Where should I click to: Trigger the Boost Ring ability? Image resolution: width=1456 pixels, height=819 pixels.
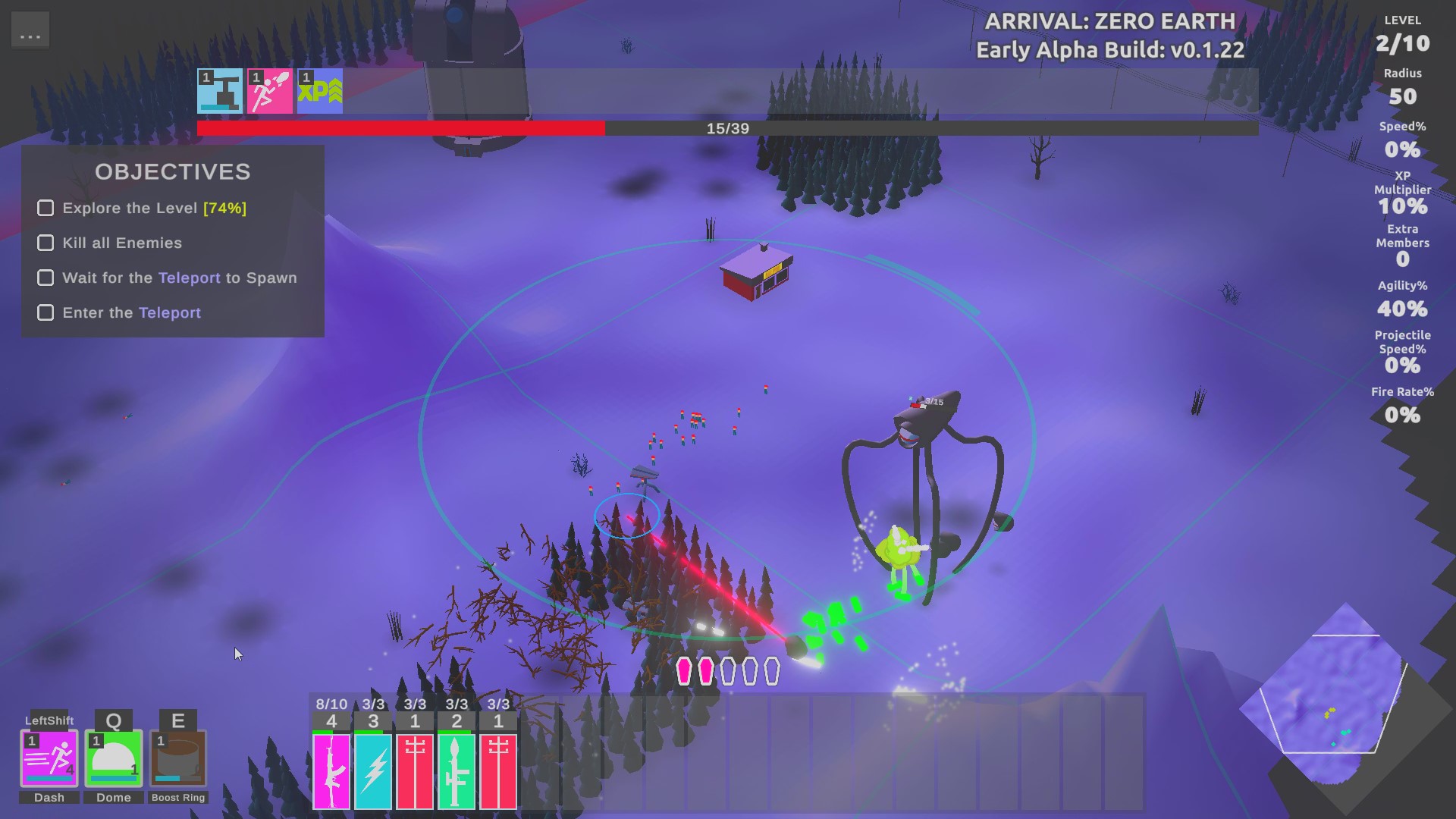coord(178,758)
